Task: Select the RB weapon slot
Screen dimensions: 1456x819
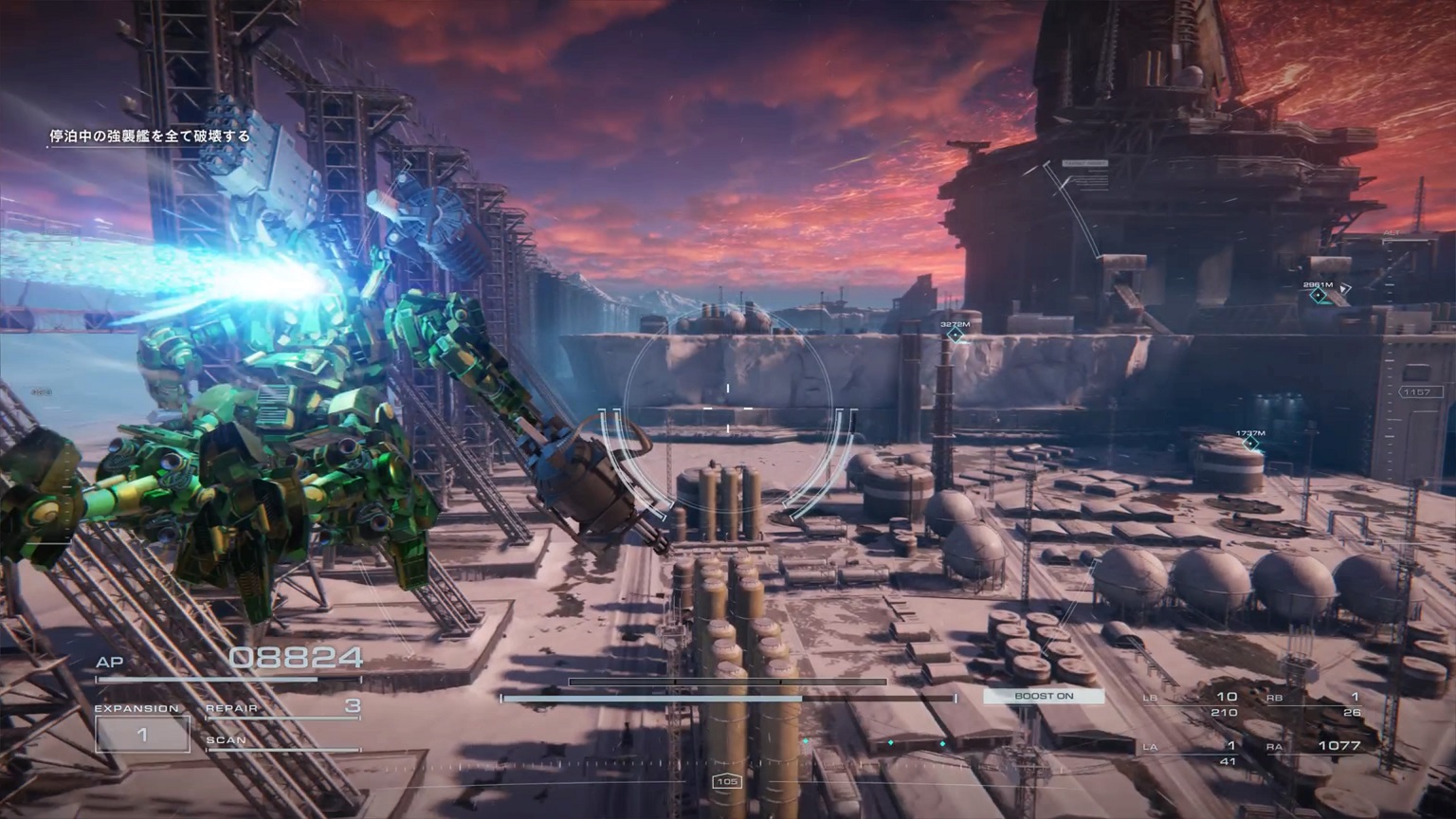Action: (x=1314, y=703)
